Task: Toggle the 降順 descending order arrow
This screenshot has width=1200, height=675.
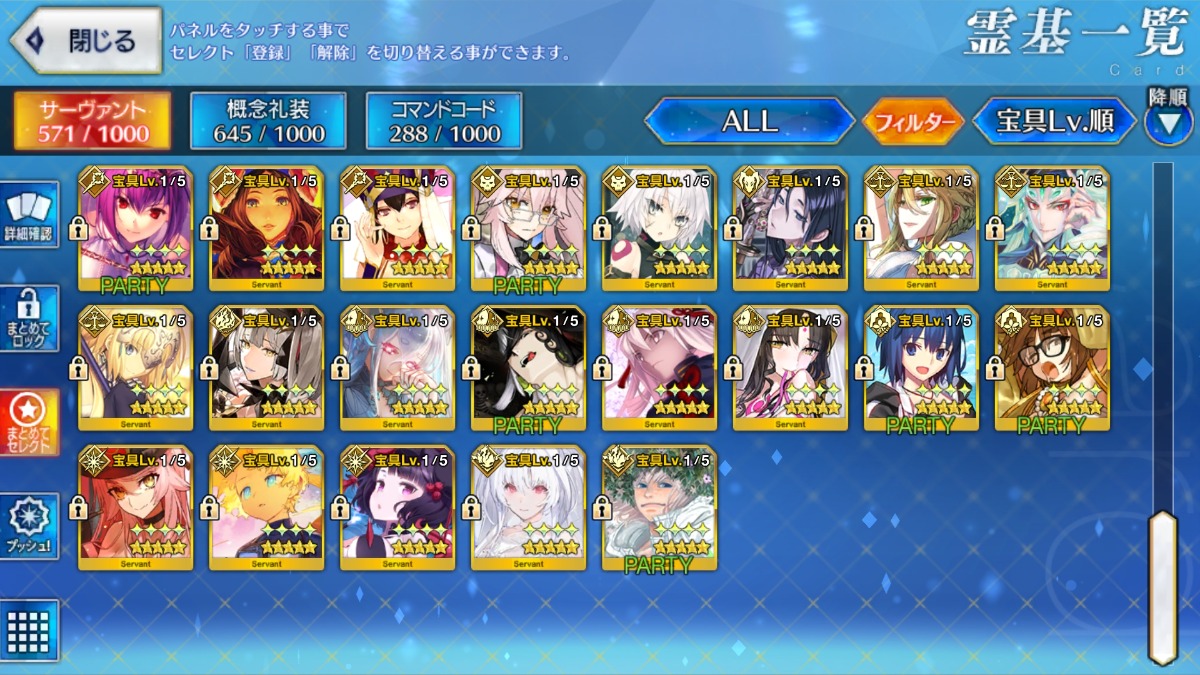Action: (1168, 120)
